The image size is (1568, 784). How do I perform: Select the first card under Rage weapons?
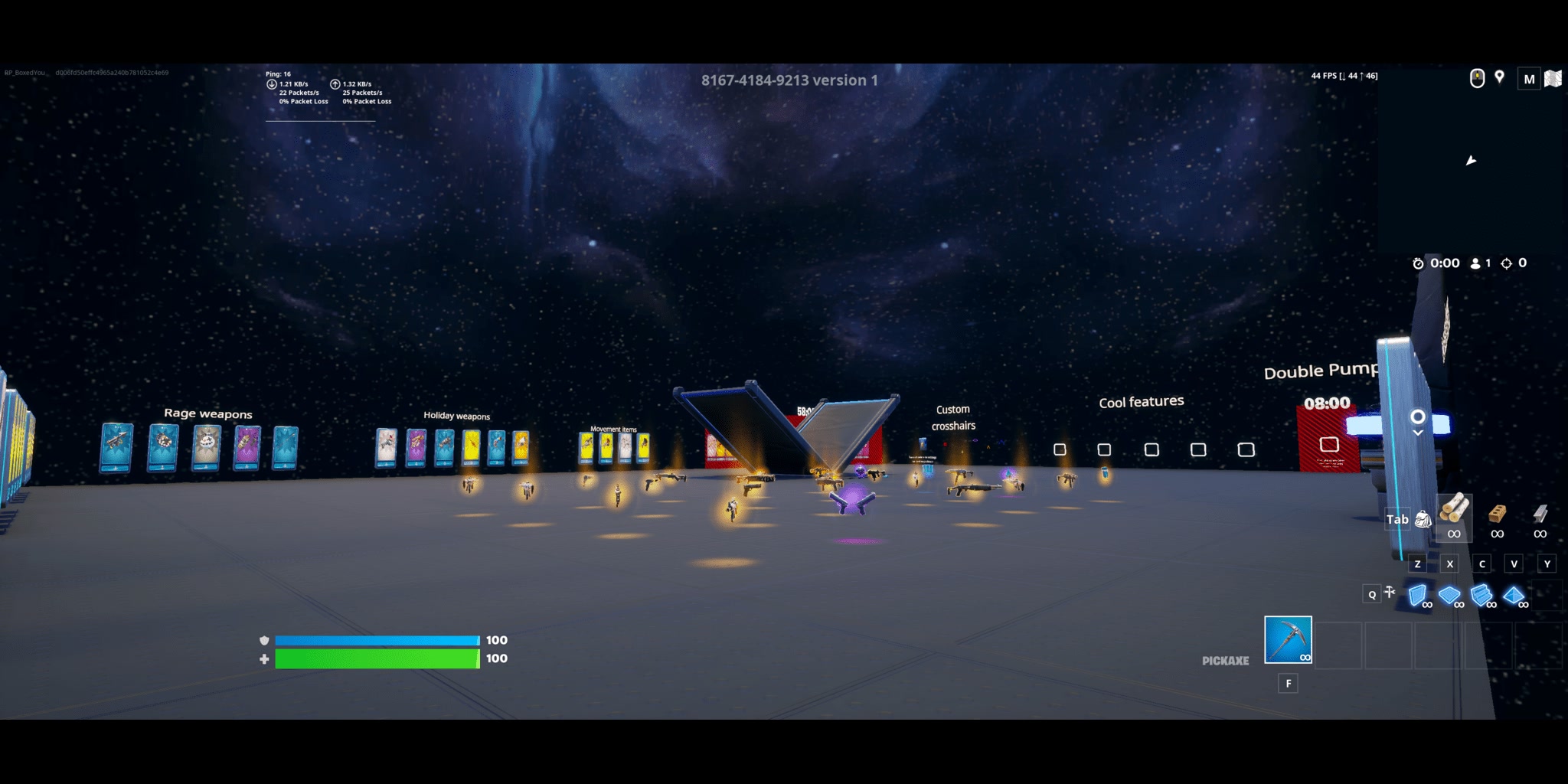click(x=119, y=449)
